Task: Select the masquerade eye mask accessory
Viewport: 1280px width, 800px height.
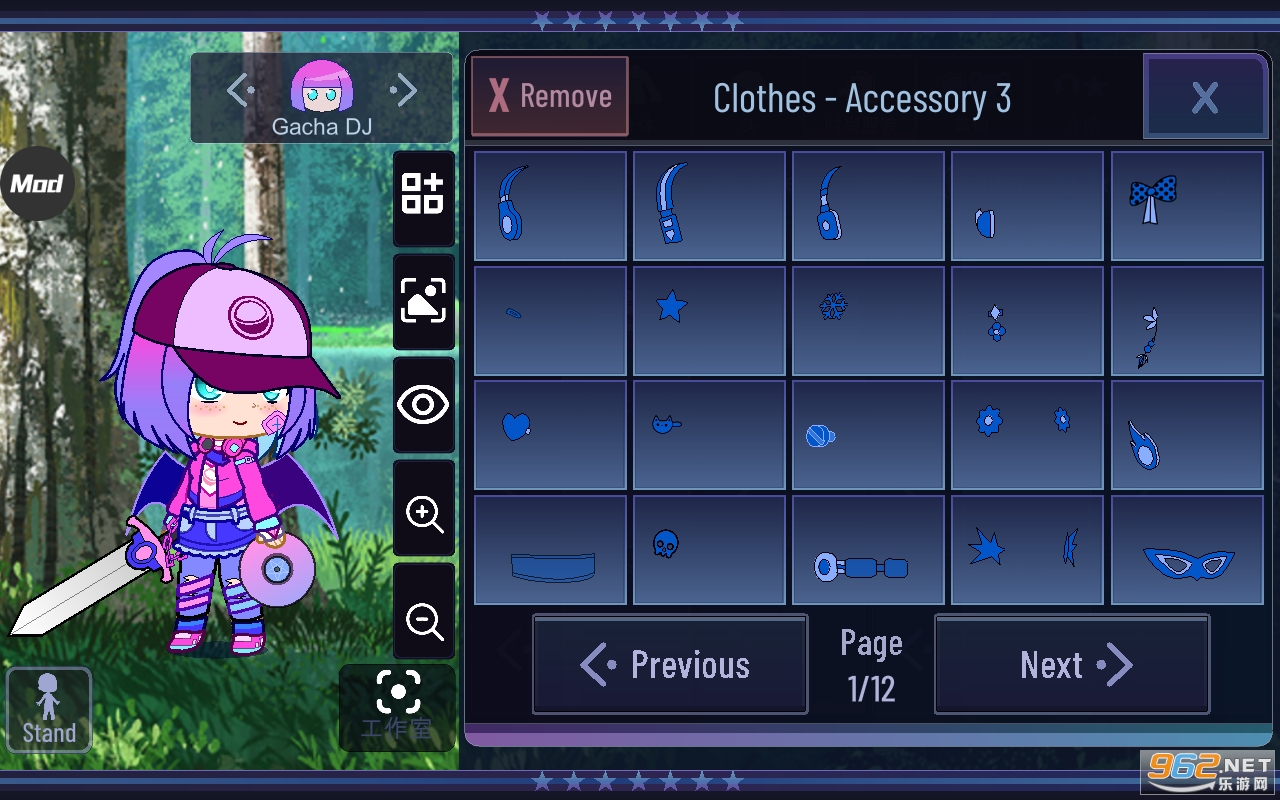Action: [x=1187, y=549]
